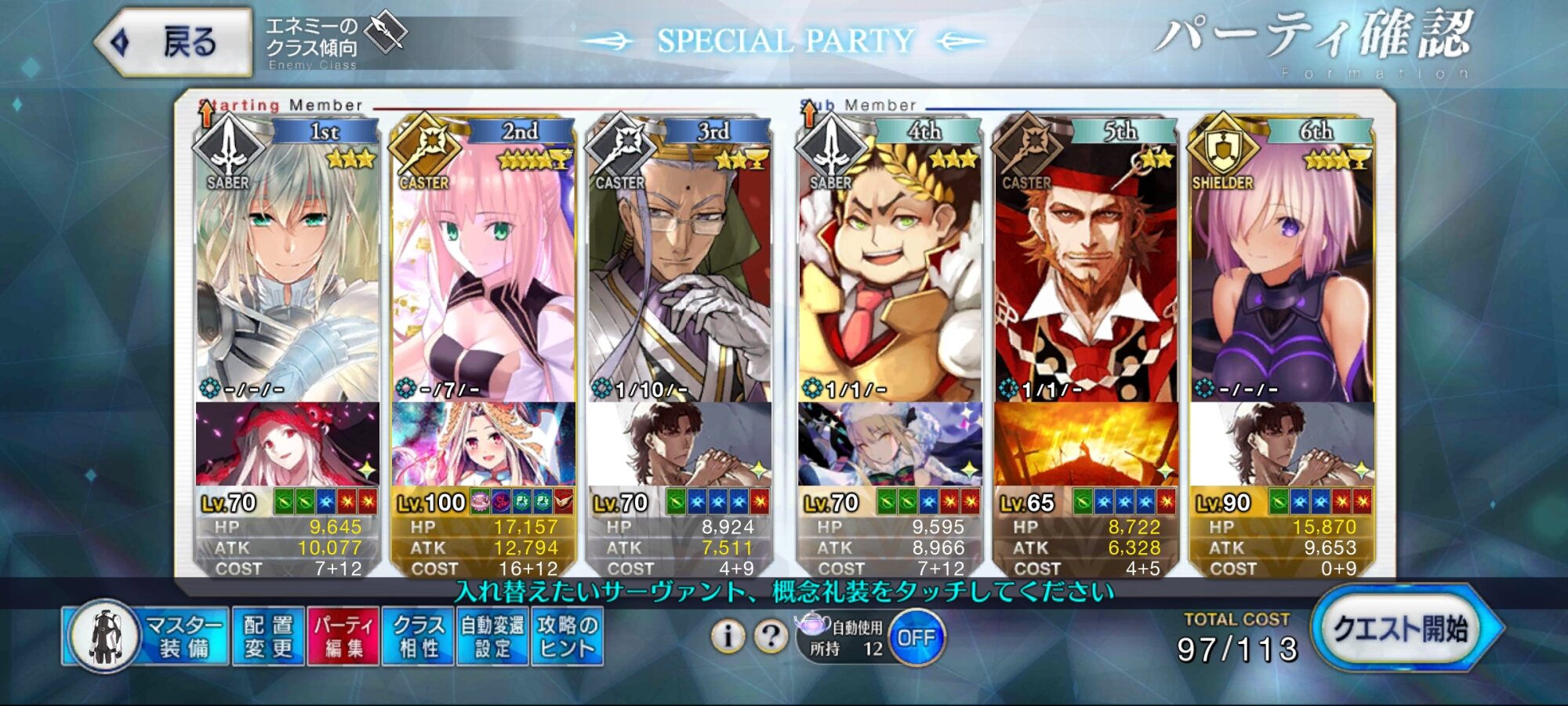This screenshot has width=1568, height=706.
Task: Show the クラス相性 class affinity chart
Action: (418, 636)
